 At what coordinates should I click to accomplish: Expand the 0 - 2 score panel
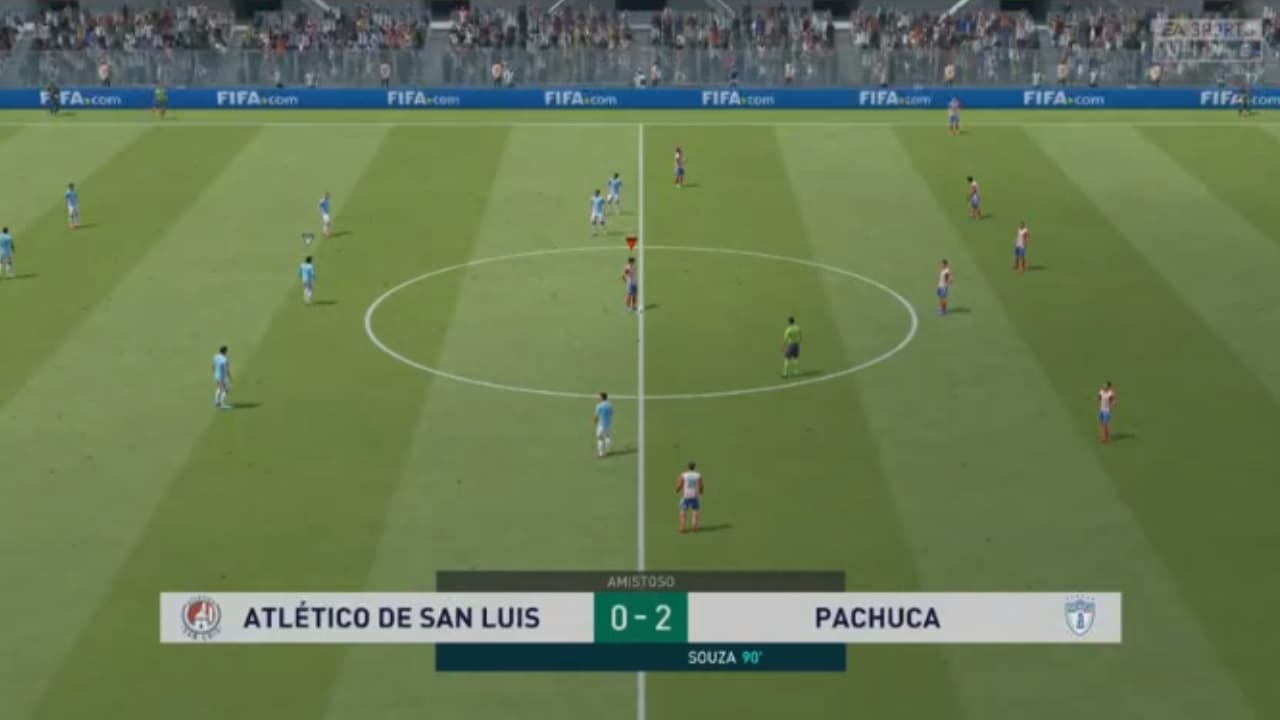[x=640, y=618]
